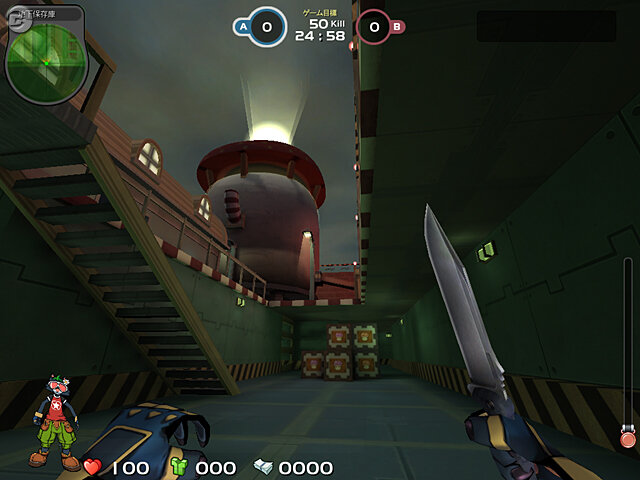The height and width of the screenshot is (480, 640).
Task: Click the red heart health icon
Action: pos(92,467)
